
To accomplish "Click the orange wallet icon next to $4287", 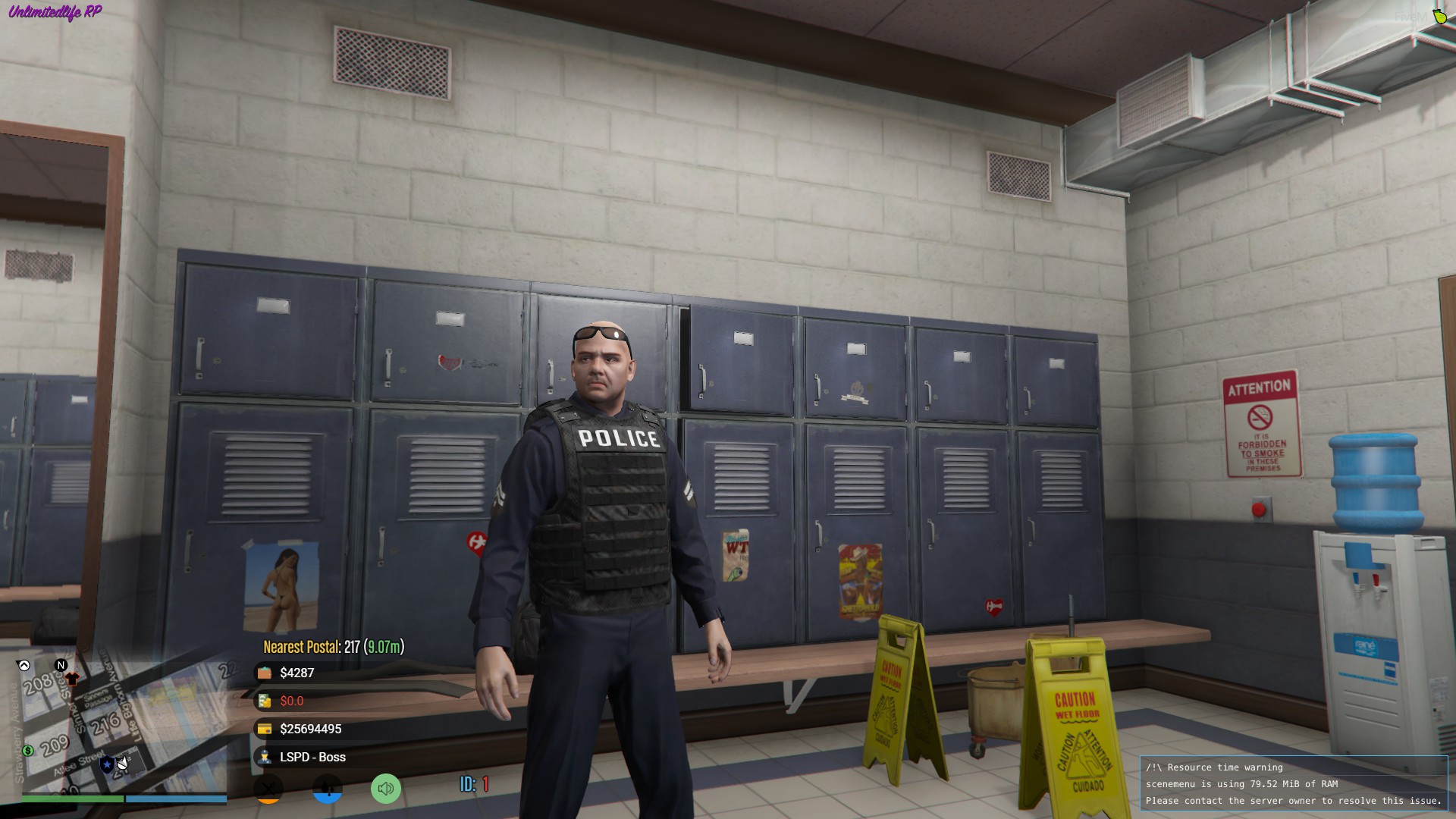I will click(x=265, y=673).
